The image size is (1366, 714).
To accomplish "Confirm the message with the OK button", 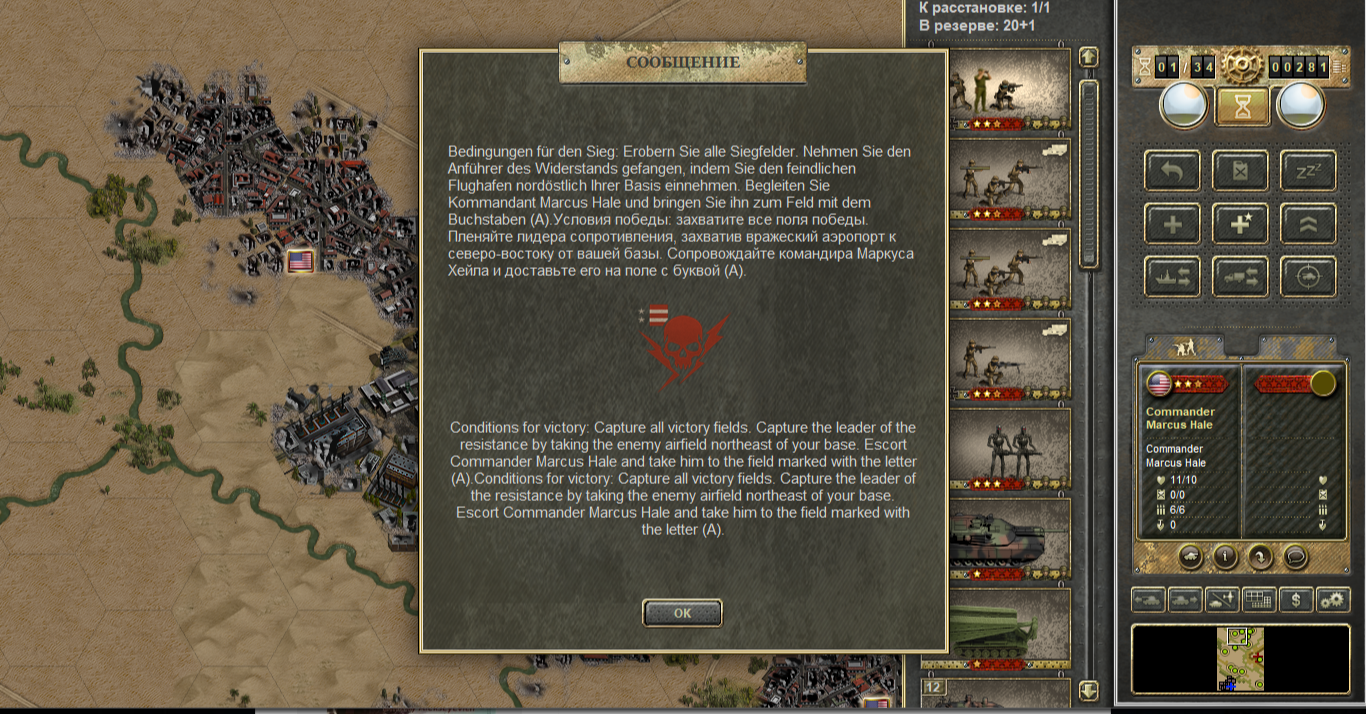I will click(682, 613).
